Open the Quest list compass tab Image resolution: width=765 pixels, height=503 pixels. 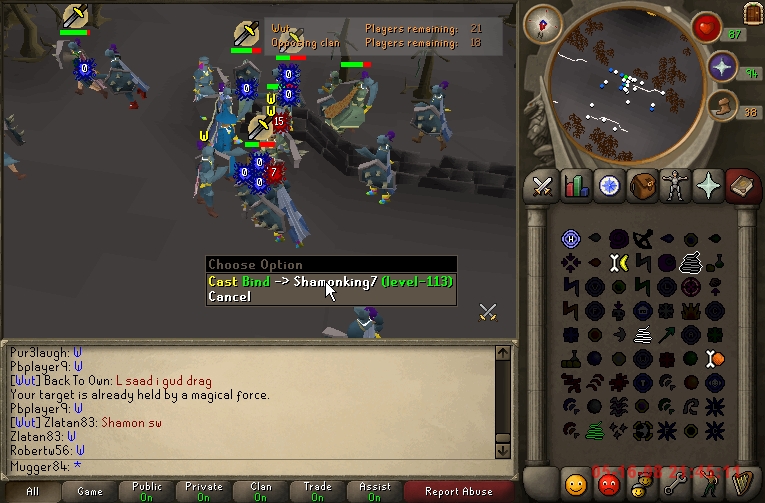click(608, 186)
